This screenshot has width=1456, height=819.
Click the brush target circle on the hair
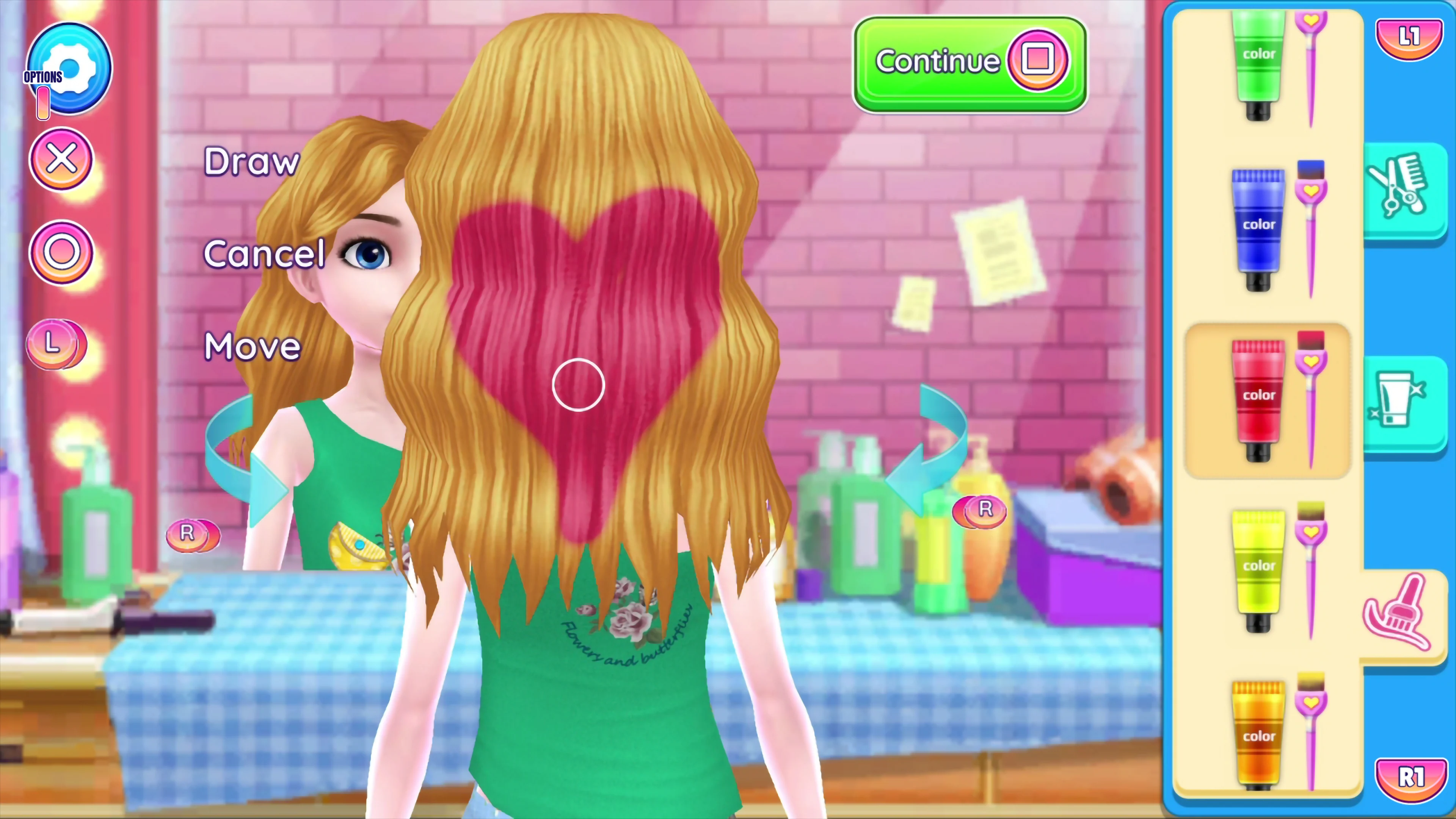[x=578, y=386]
